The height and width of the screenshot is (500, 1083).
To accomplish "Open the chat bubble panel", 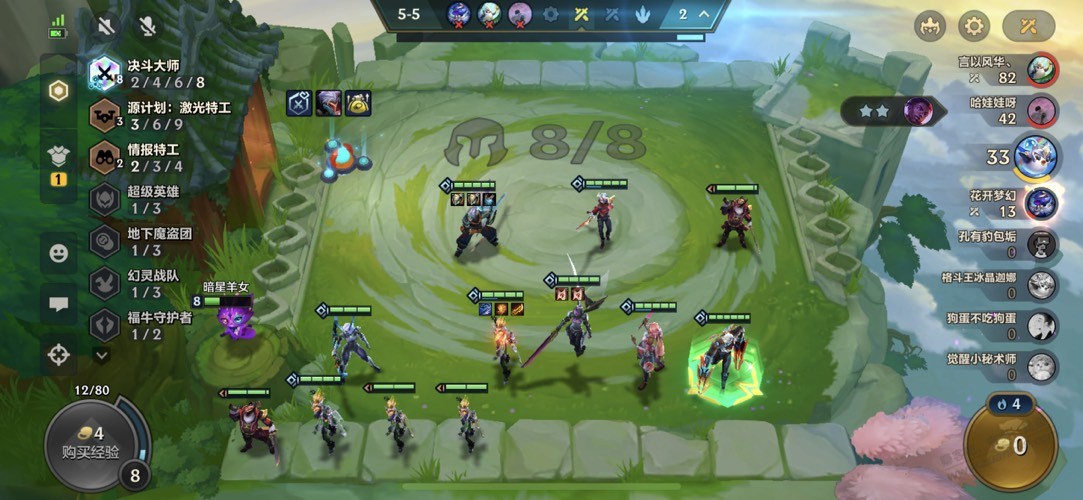I will [x=59, y=304].
